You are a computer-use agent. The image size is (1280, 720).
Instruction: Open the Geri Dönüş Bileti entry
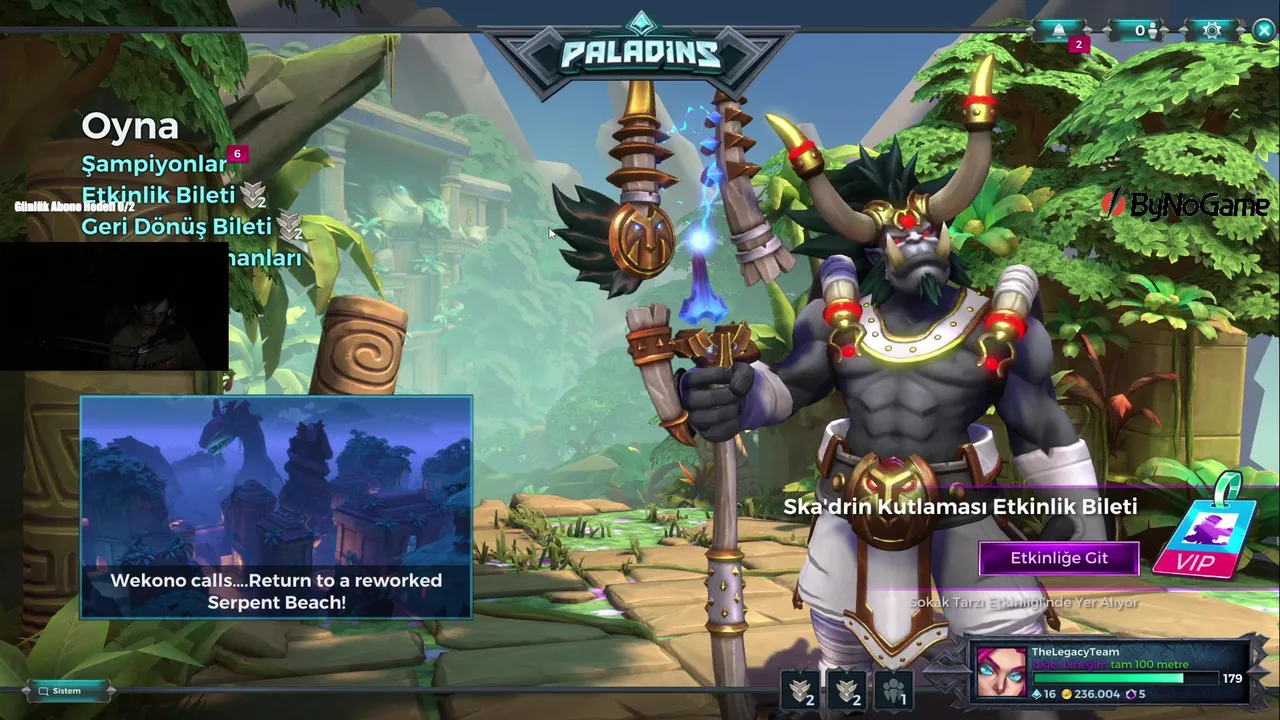point(176,227)
